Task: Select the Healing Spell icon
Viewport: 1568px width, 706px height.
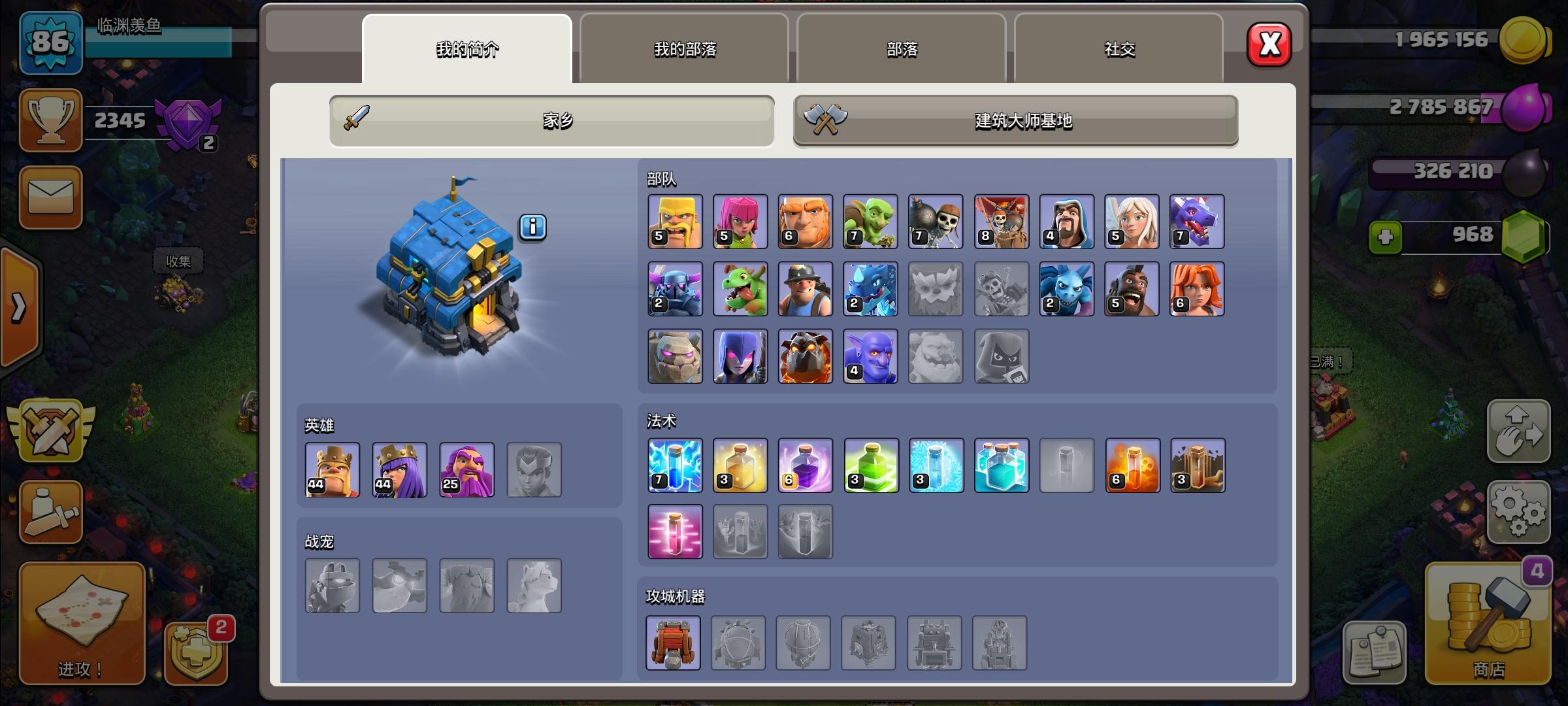Action: [740, 465]
